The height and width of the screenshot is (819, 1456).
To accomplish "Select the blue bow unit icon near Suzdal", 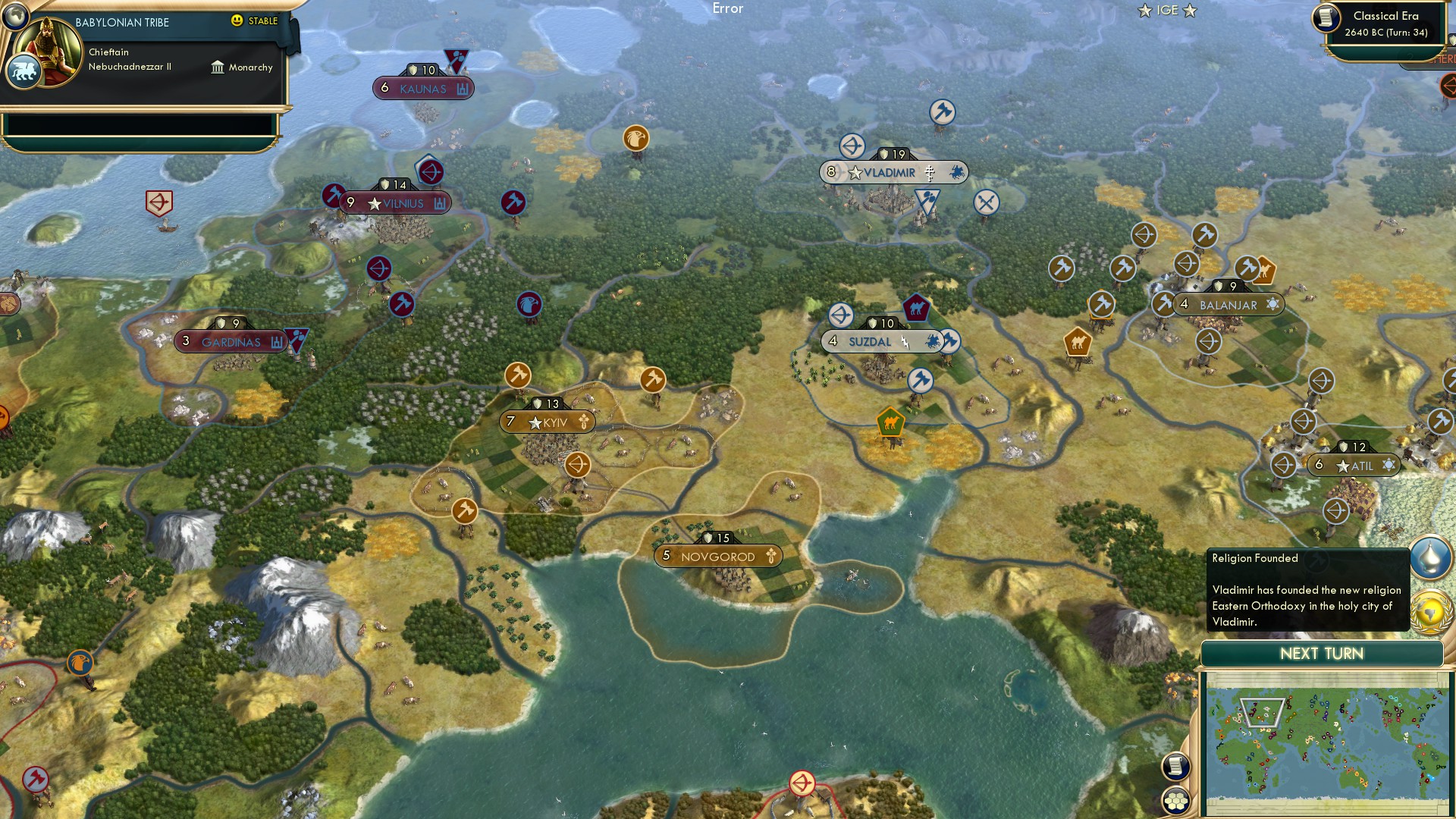I will click(x=840, y=314).
